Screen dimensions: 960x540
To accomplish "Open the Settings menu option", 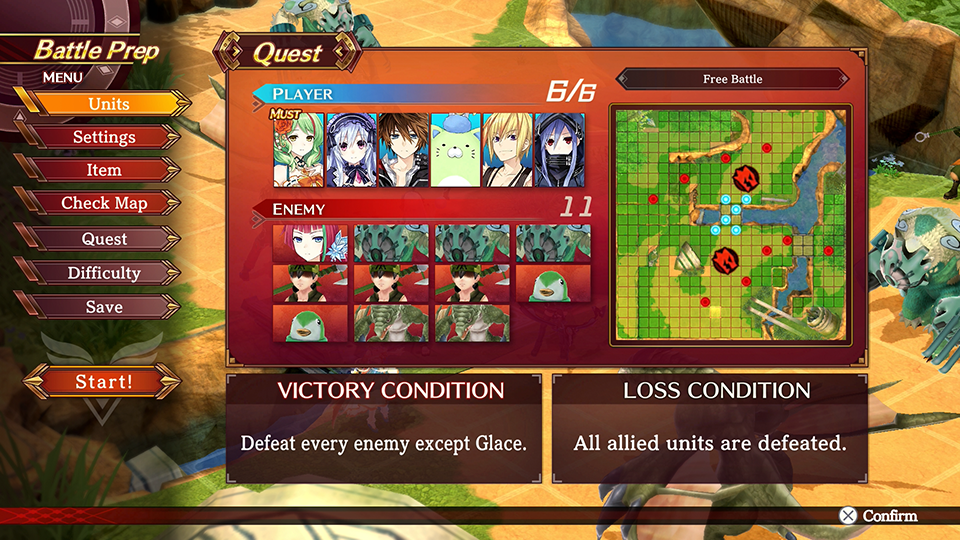I will [x=104, y=137].
